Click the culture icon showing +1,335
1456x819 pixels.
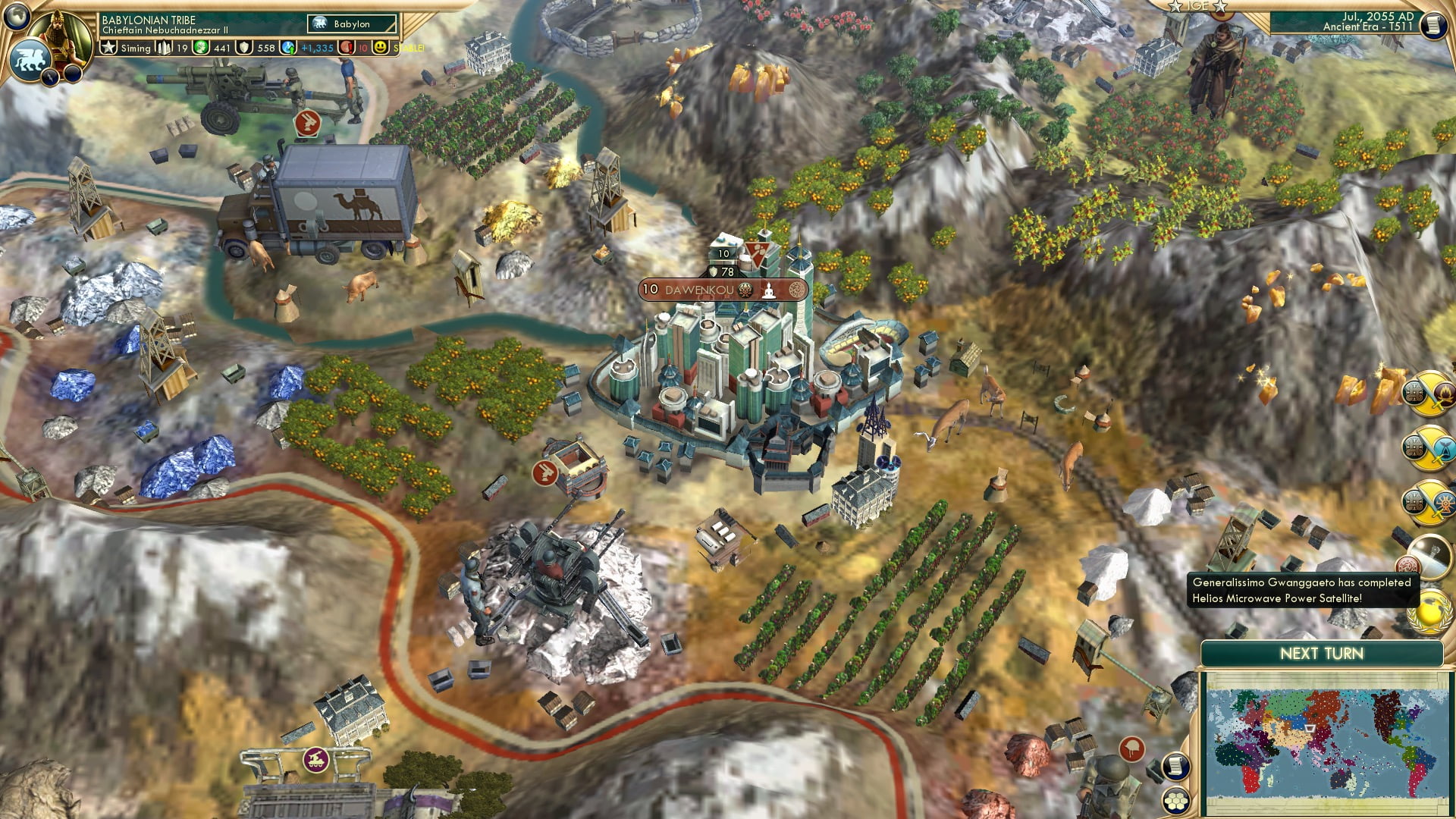(288, 47)
